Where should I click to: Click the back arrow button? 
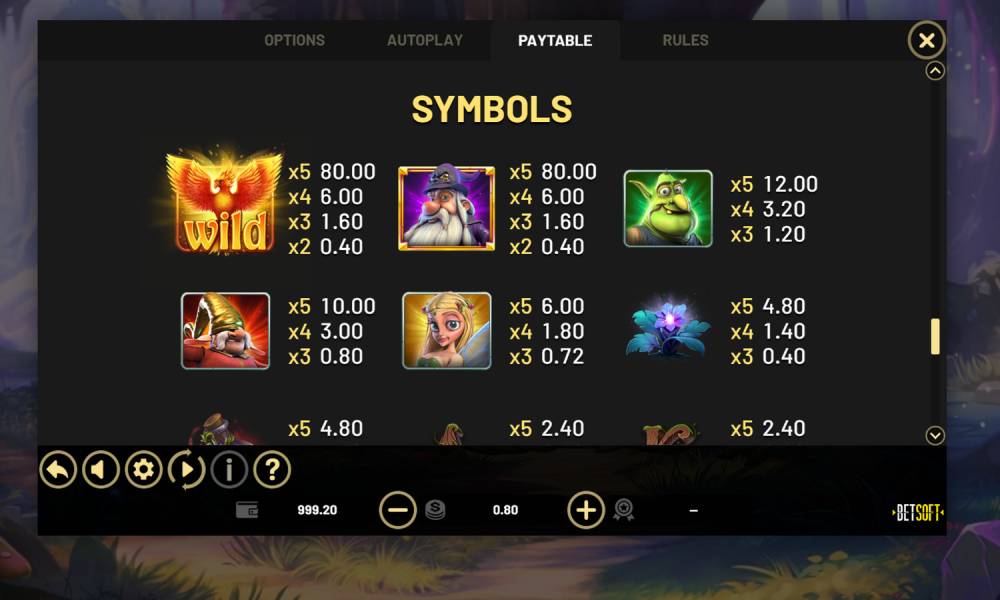pyautogui.click(x=58, y=468)
